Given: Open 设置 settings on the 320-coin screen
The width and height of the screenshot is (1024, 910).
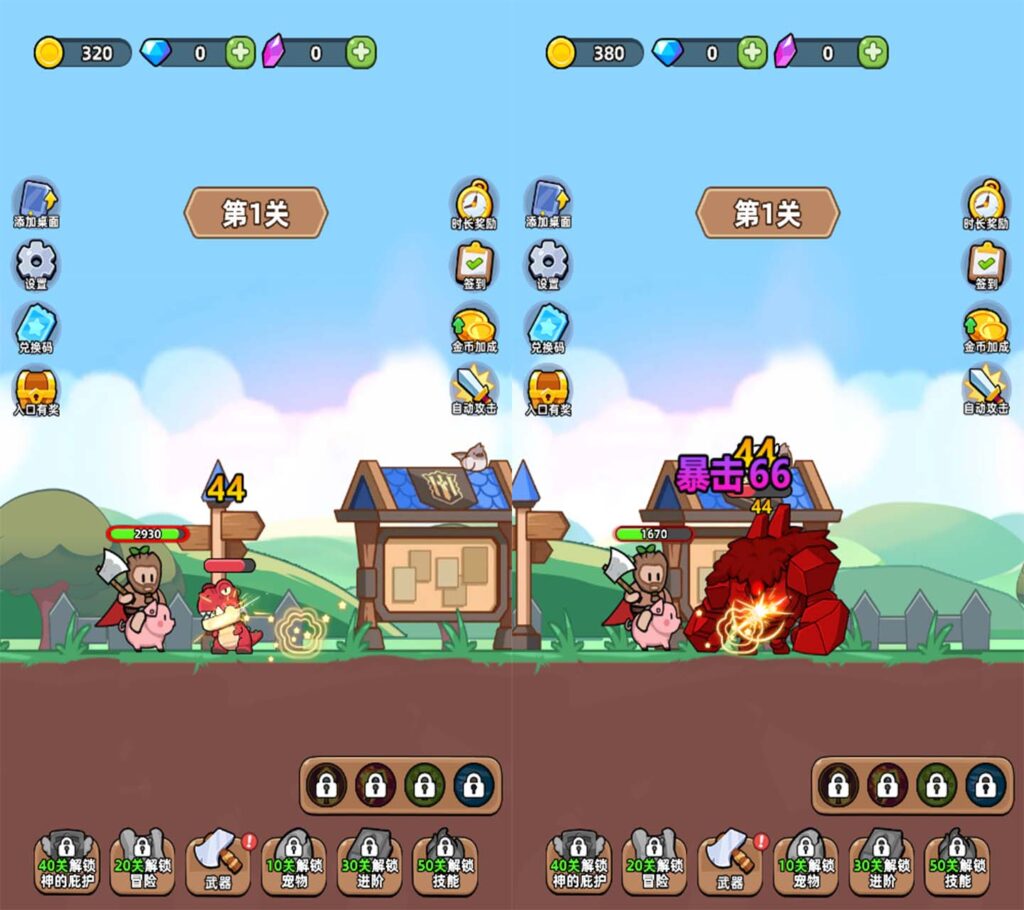Looking at the screenshot, I should 36,263.
